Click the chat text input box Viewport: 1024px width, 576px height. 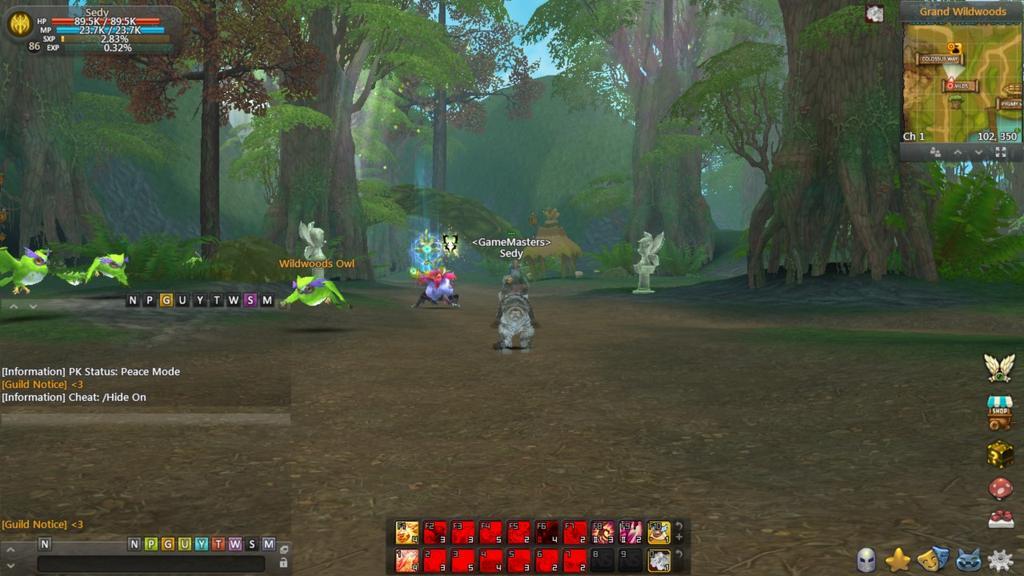[x=150, y=564]
